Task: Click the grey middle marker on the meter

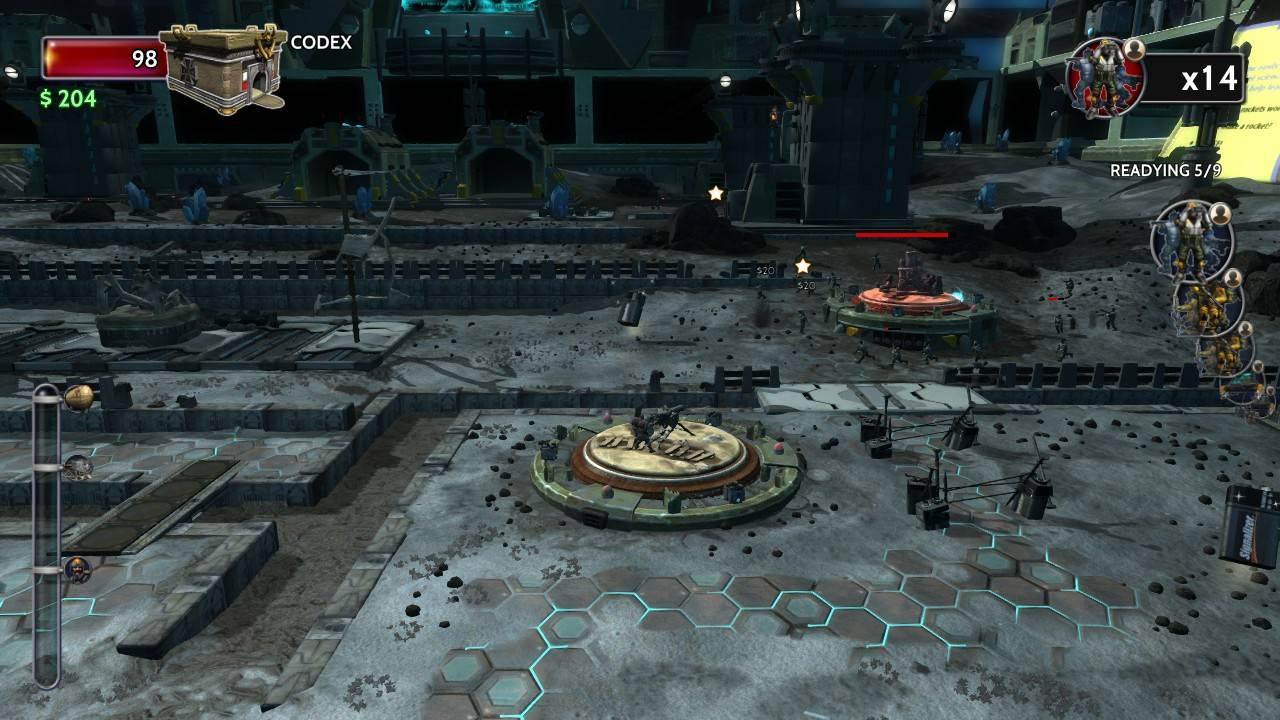Action: click(78, 467)
